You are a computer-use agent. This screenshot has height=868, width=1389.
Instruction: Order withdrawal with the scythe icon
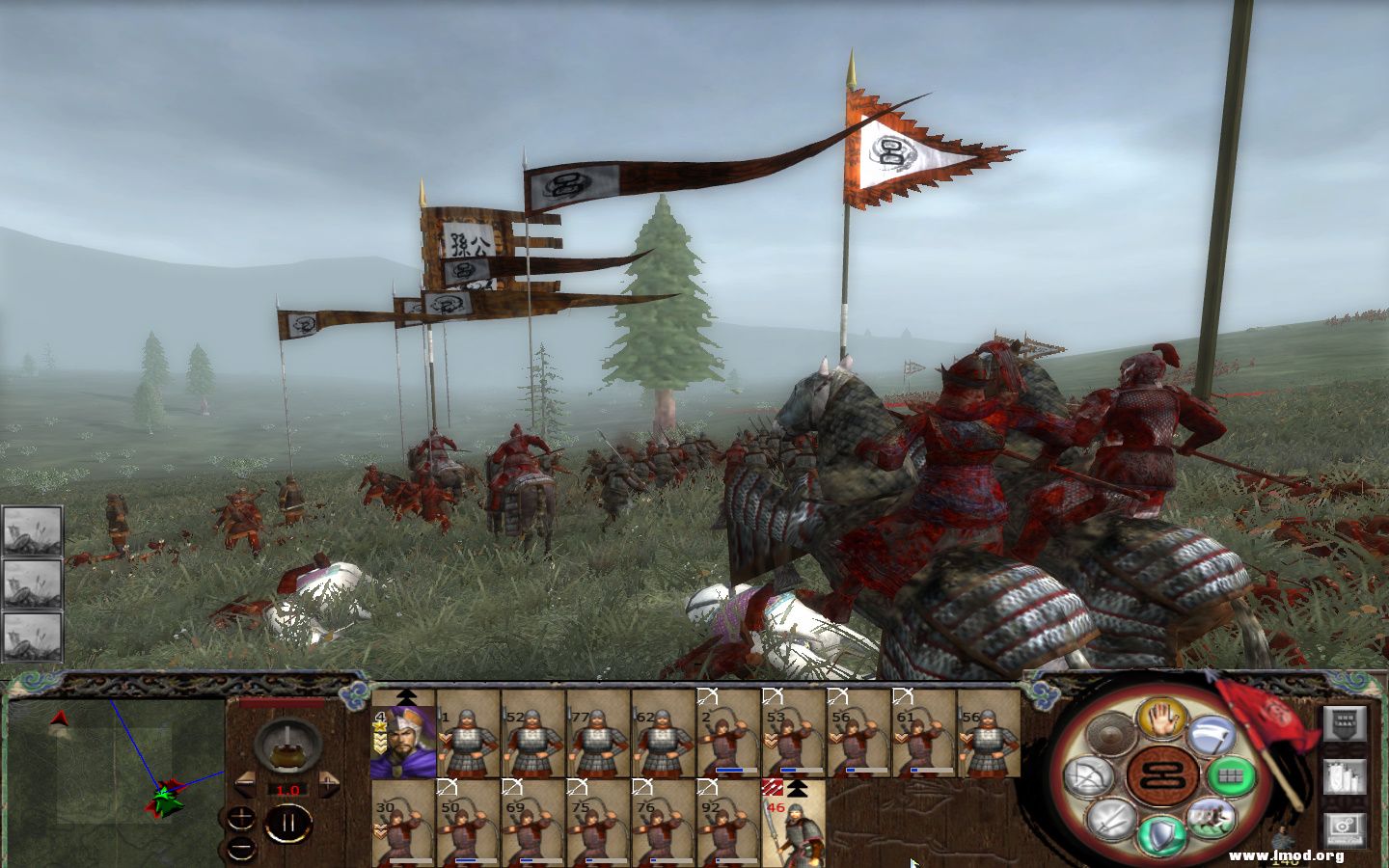[x=1212, y=735]
